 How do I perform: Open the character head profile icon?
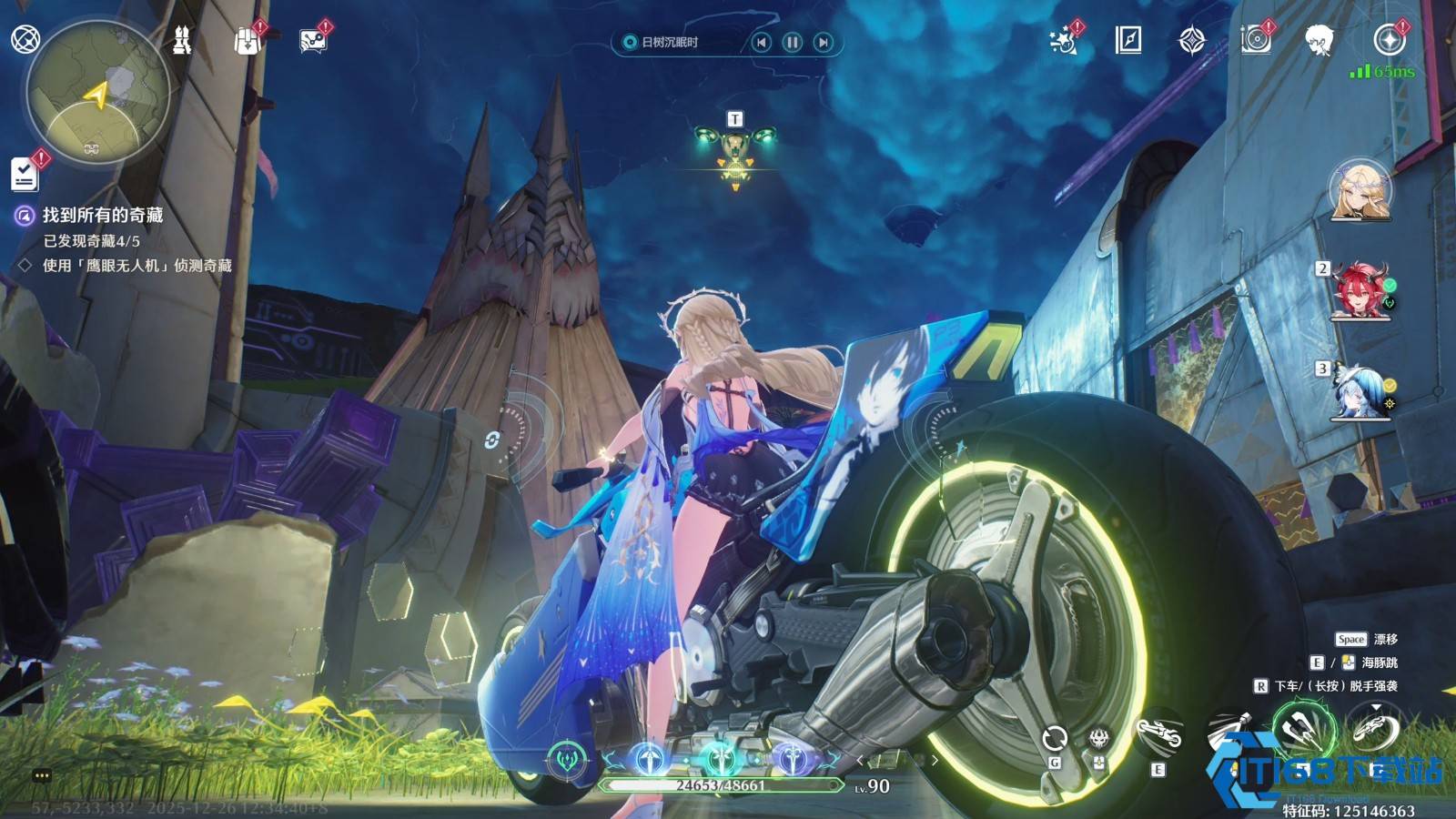(1319, 41)
